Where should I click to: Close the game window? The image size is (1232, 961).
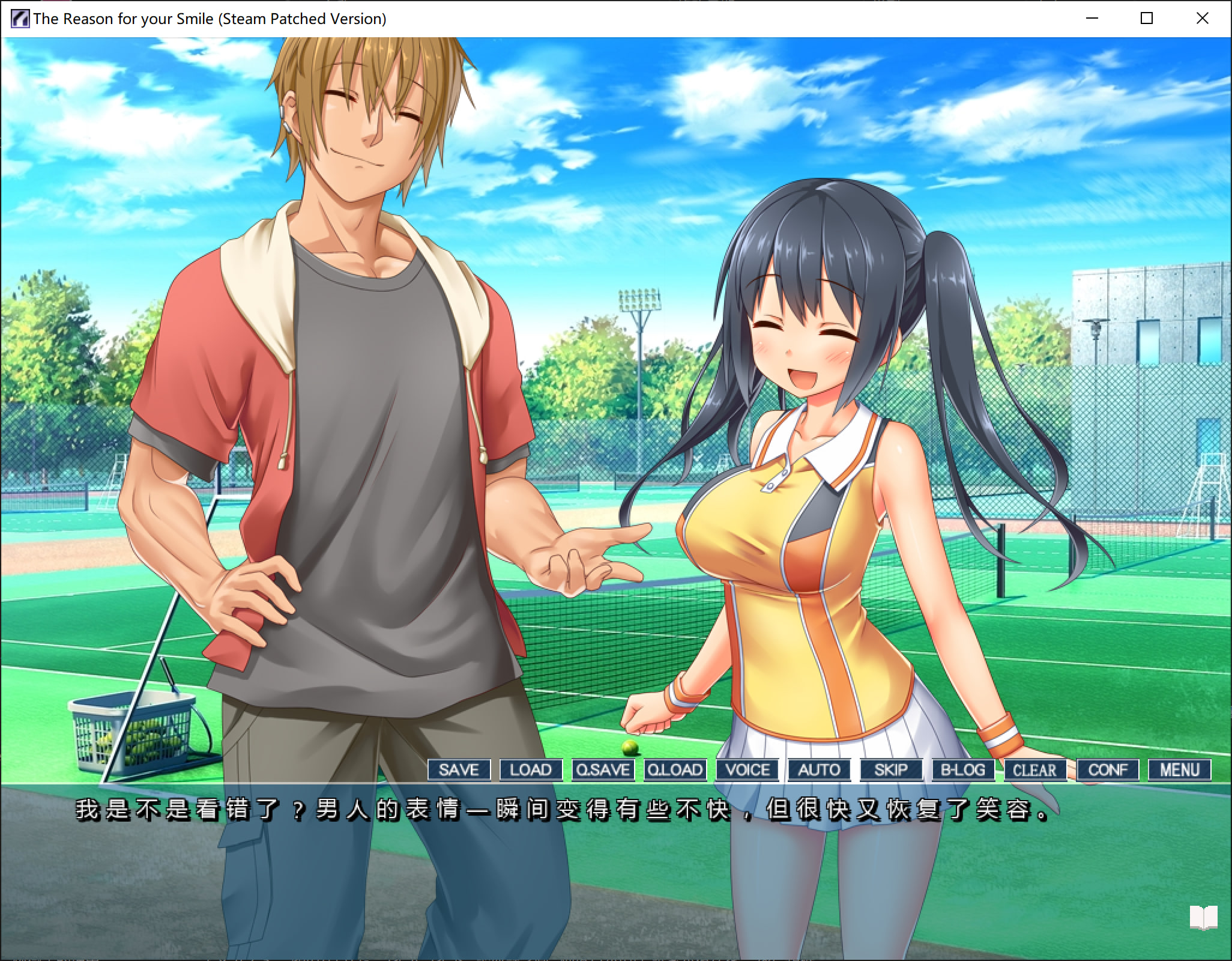[1202, 19]
